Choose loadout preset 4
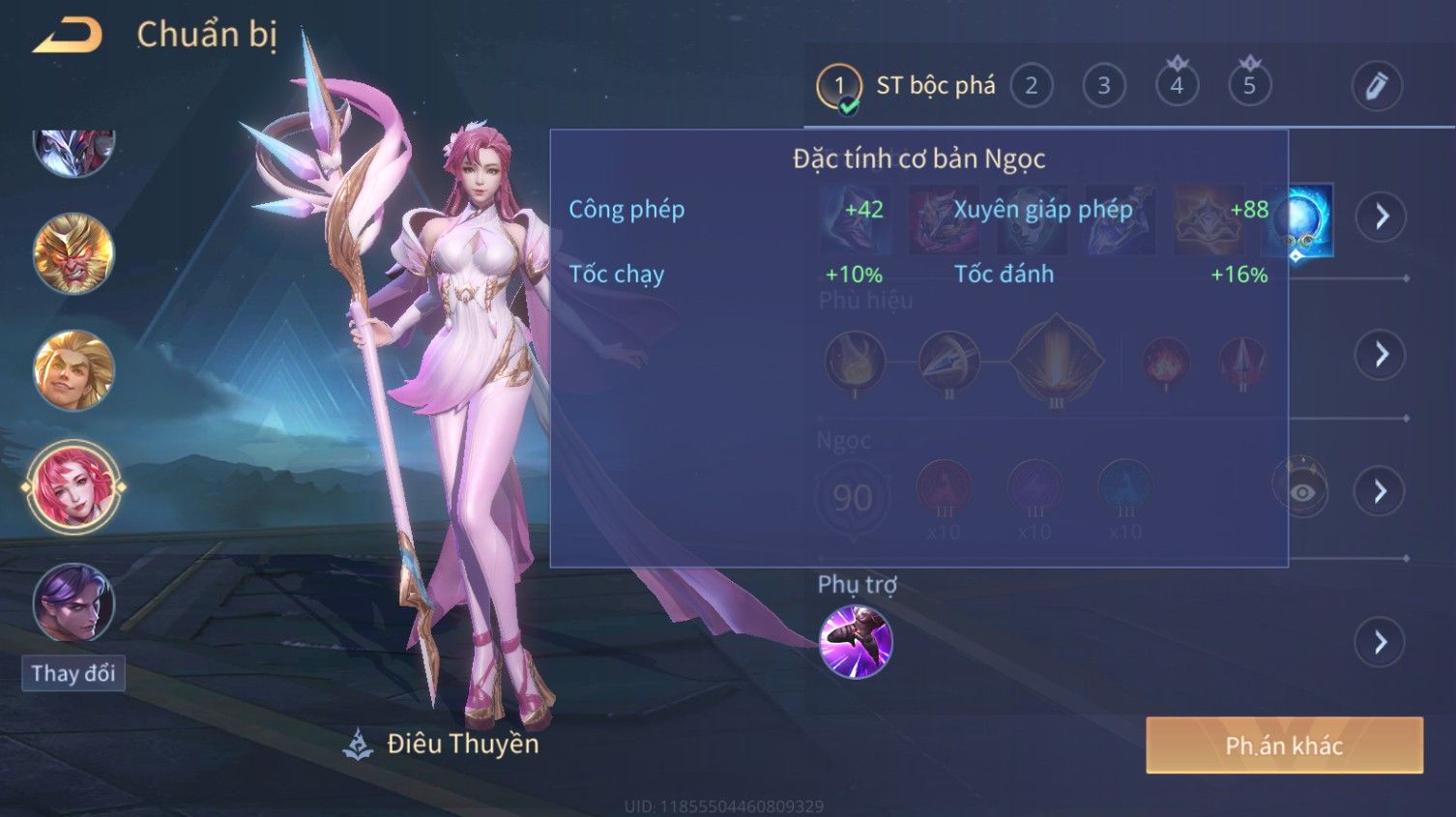This screenshot has height=817, width=1456. (x=1177, y=86)
